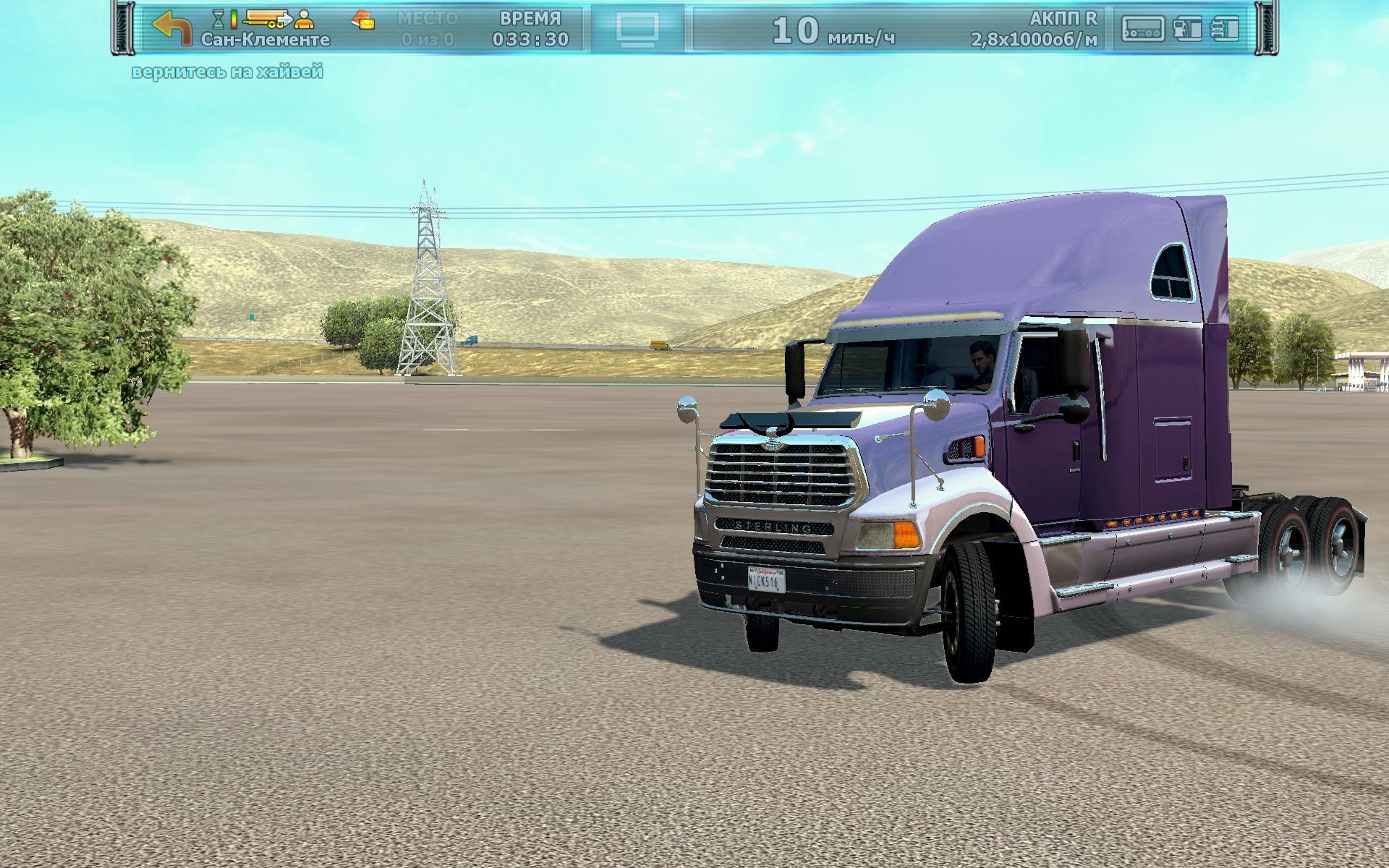Open the monitor screen panel in the HUD

637,29
